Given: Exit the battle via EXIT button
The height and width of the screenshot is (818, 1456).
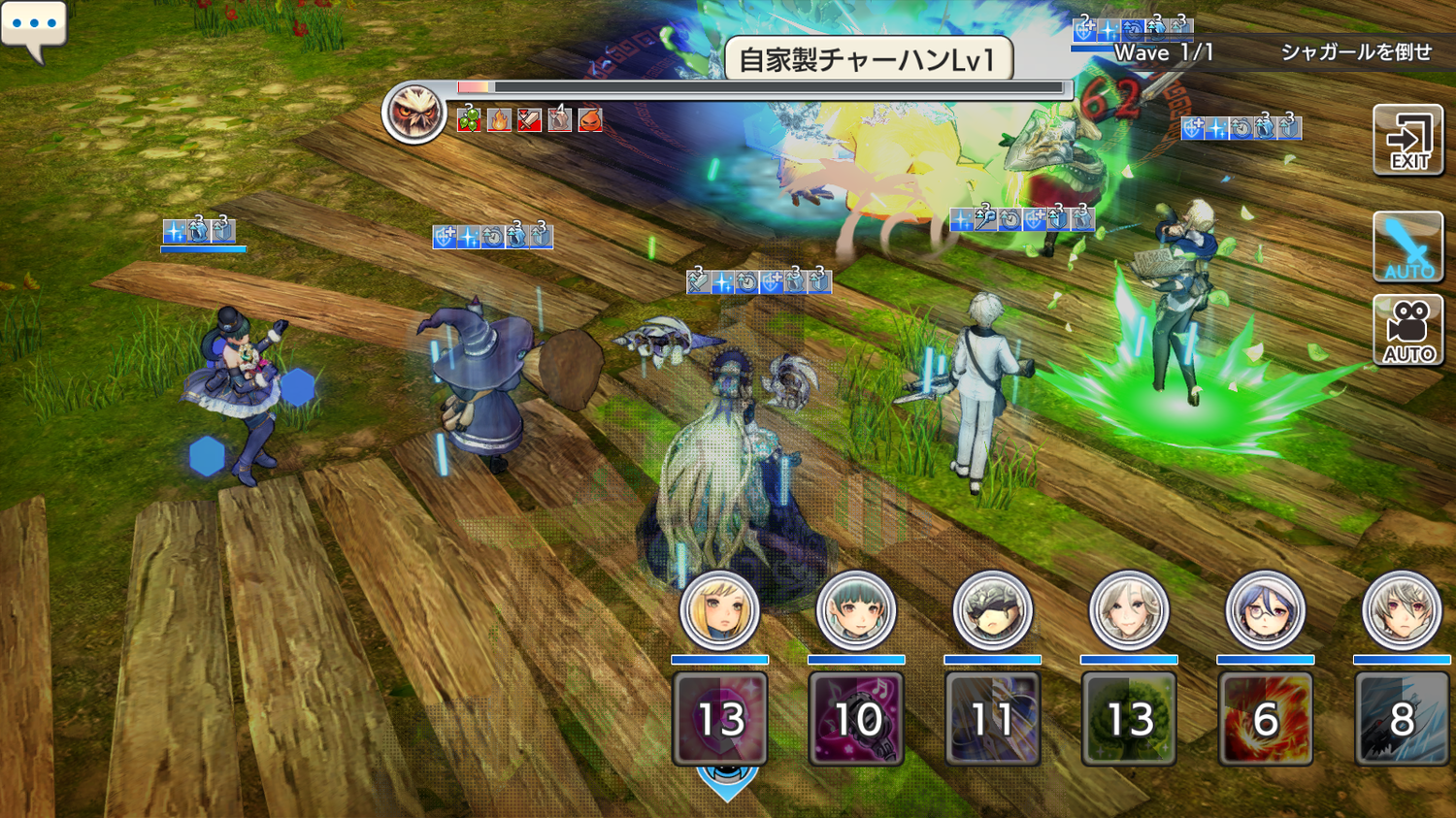Looking at the screenshot, I should click(x=1408, y=142).
